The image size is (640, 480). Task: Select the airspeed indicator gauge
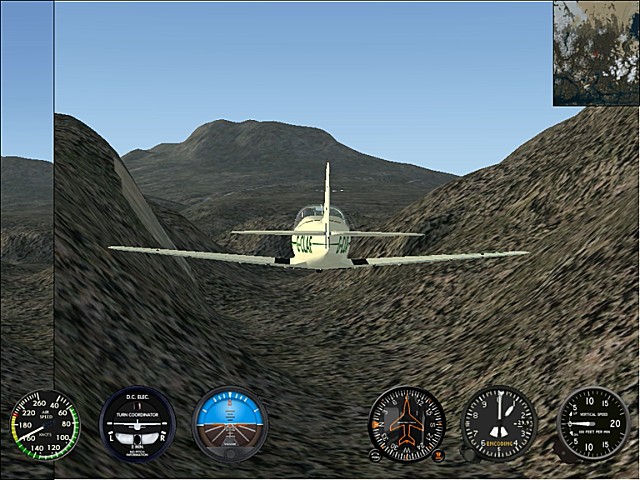point(44,424)
